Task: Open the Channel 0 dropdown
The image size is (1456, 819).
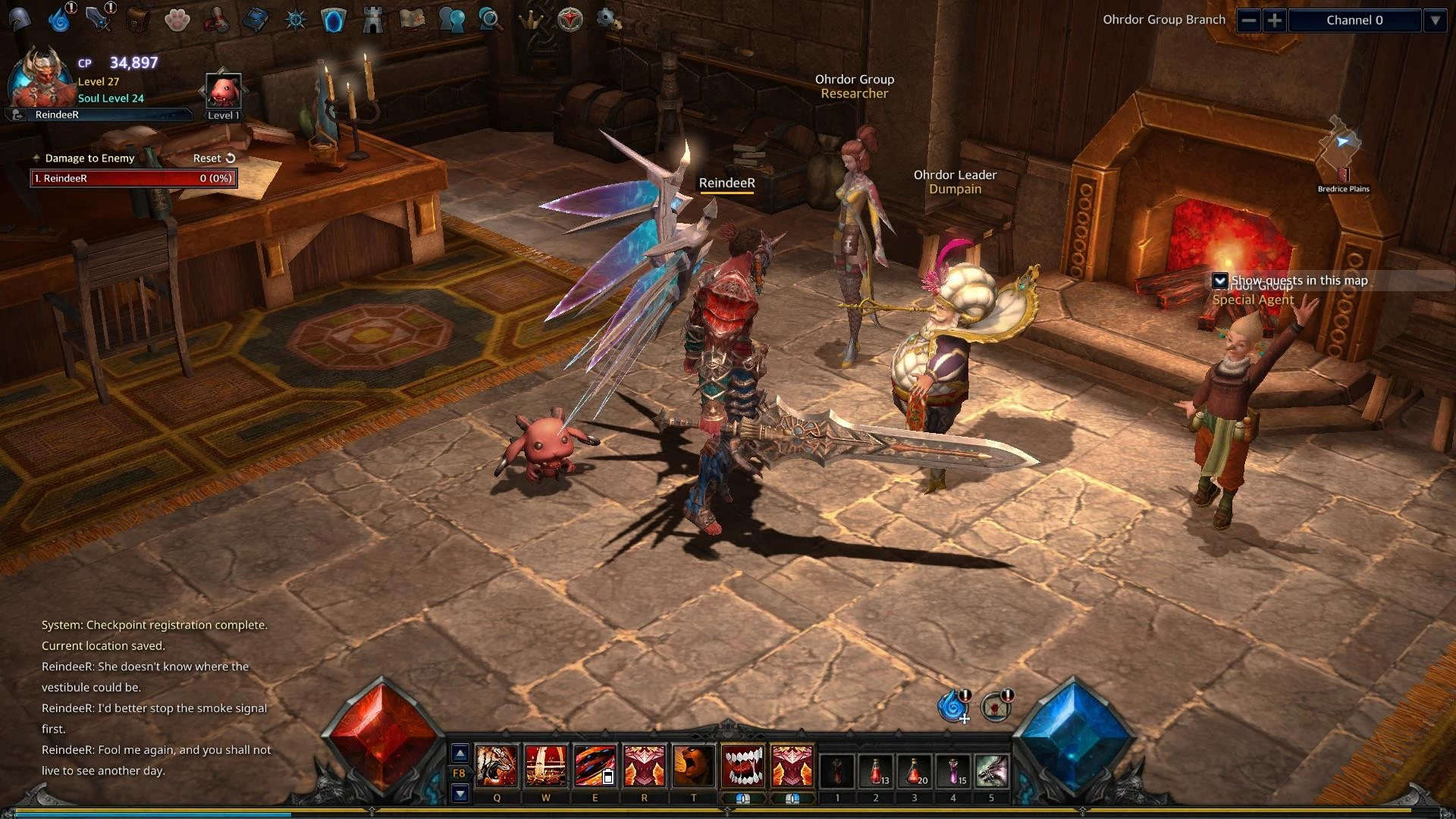Action: pos(1435,20)
